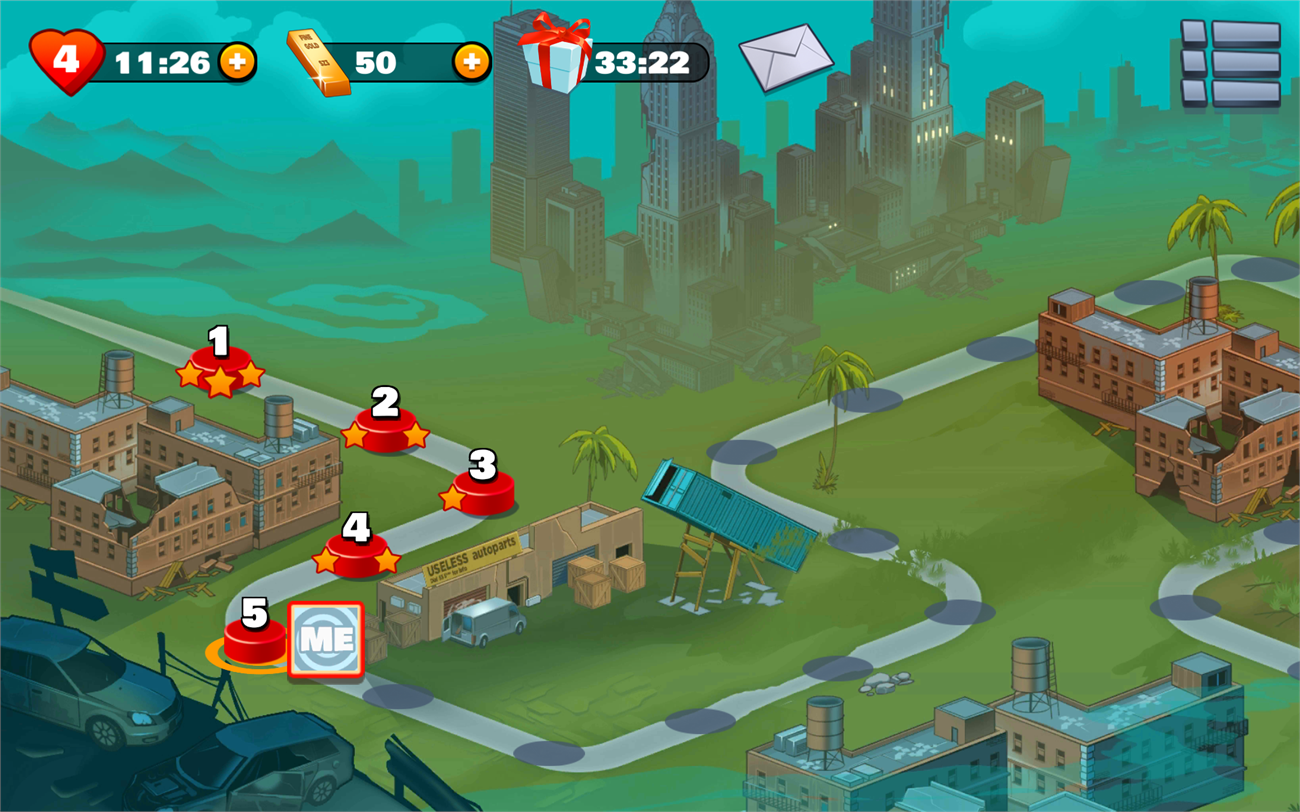Buy more gold bars with the plus button
Image resolution: width=1300 pixels, height=812 pixels.
tap(472, 62)
